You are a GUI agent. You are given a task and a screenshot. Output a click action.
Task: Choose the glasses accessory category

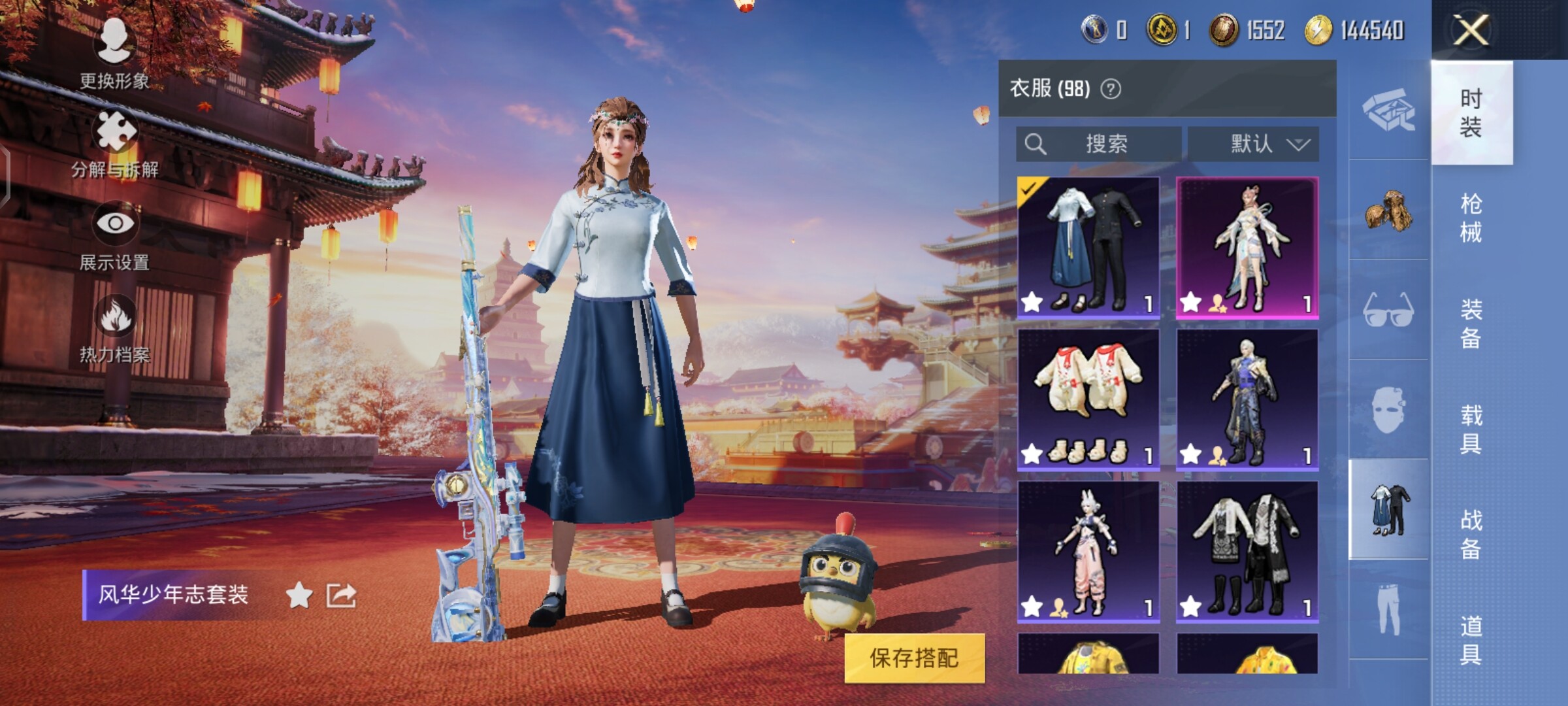(x=1388, y=310)
